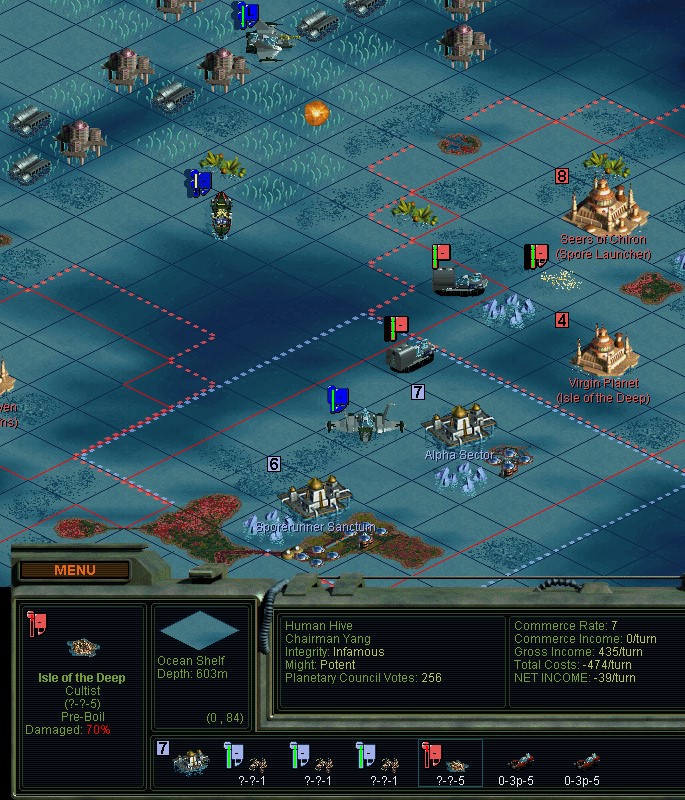The width and height of the screenshot is (685, 800).
Task: Select the red-flagged Isle of the Deep in the stack list
Action: [449, 763]
